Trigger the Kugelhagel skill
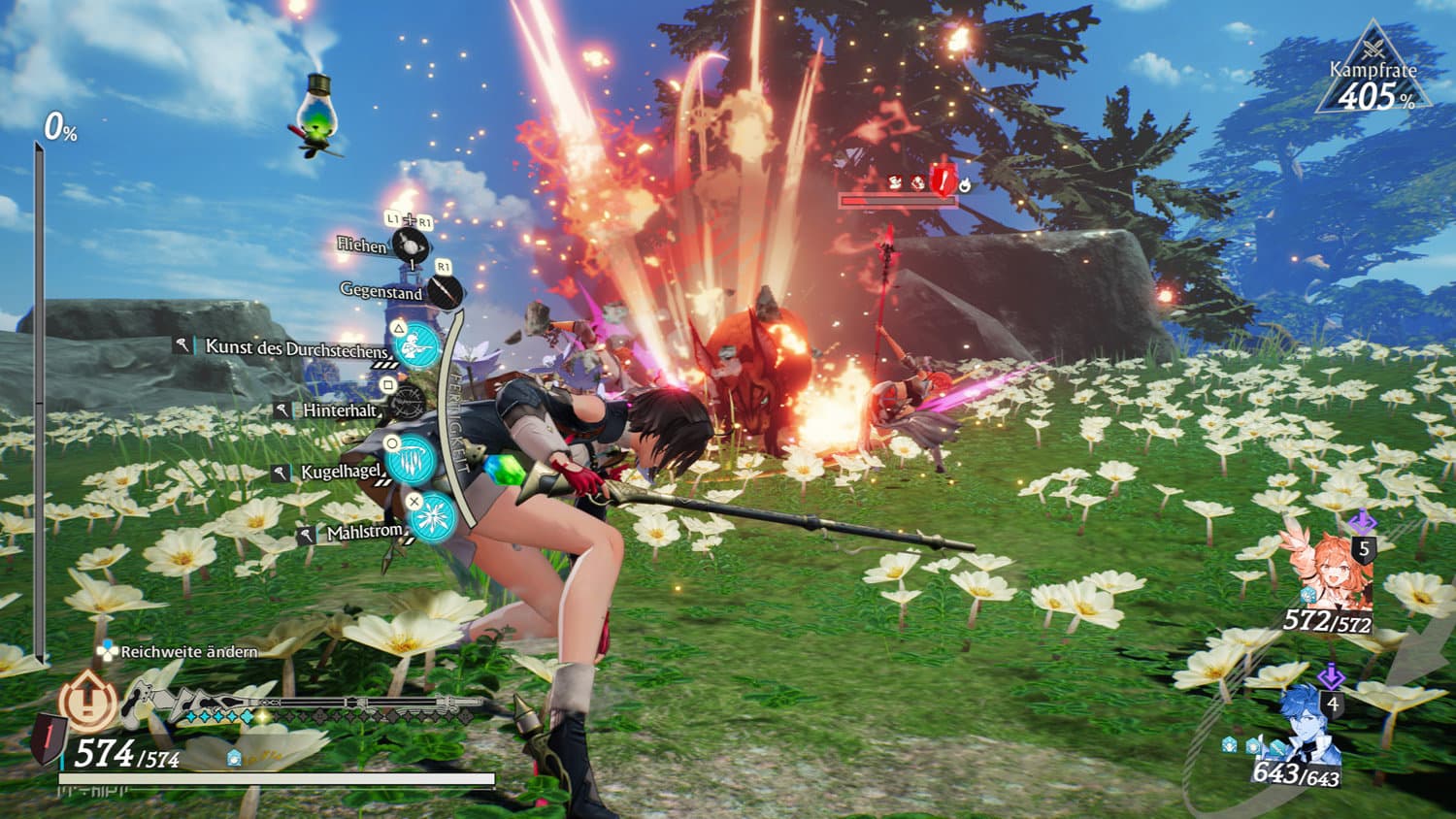This screenshot has width=1456, height=819. [x=414, y=458]
